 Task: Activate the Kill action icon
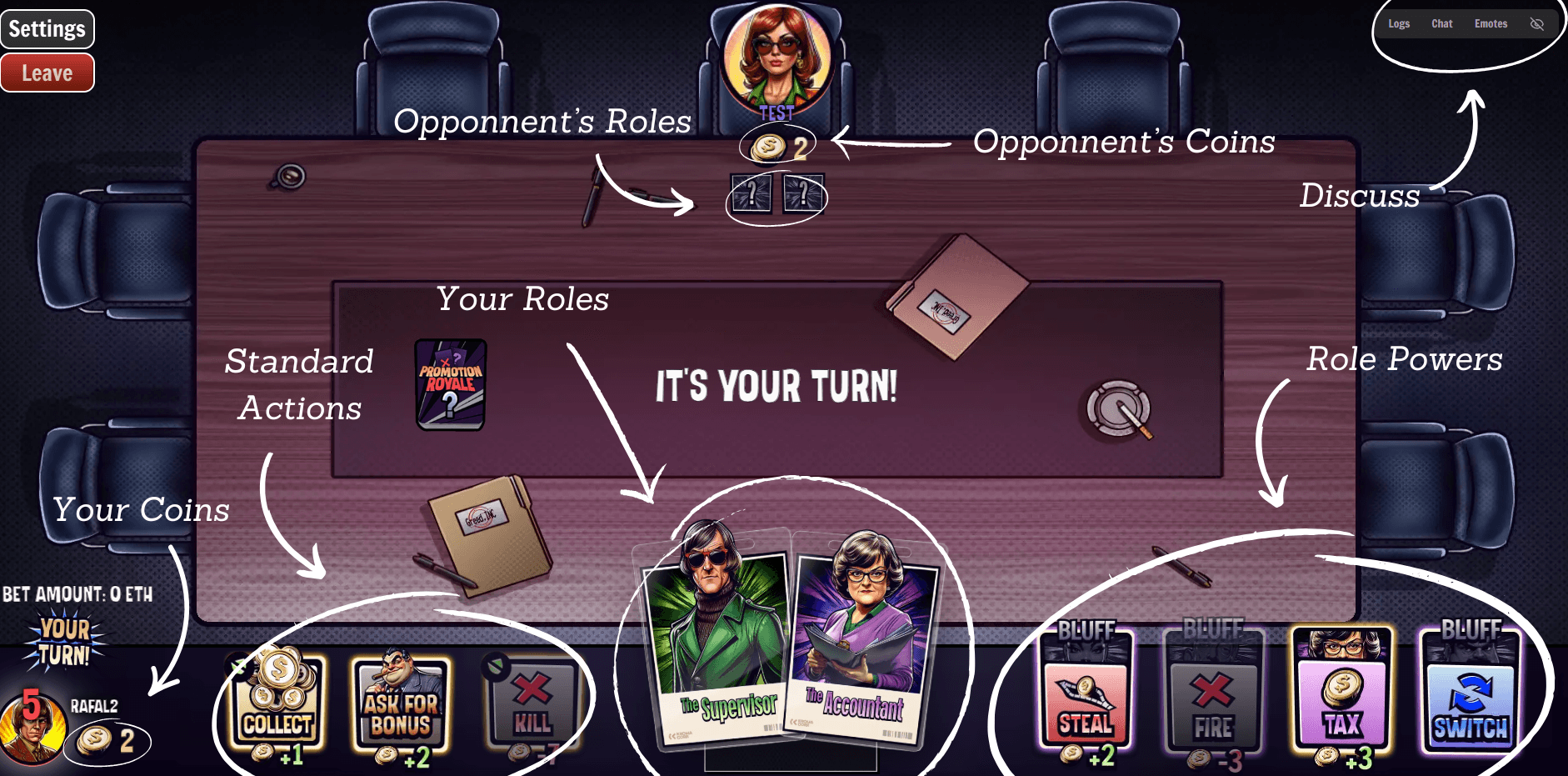coord(533,700)
